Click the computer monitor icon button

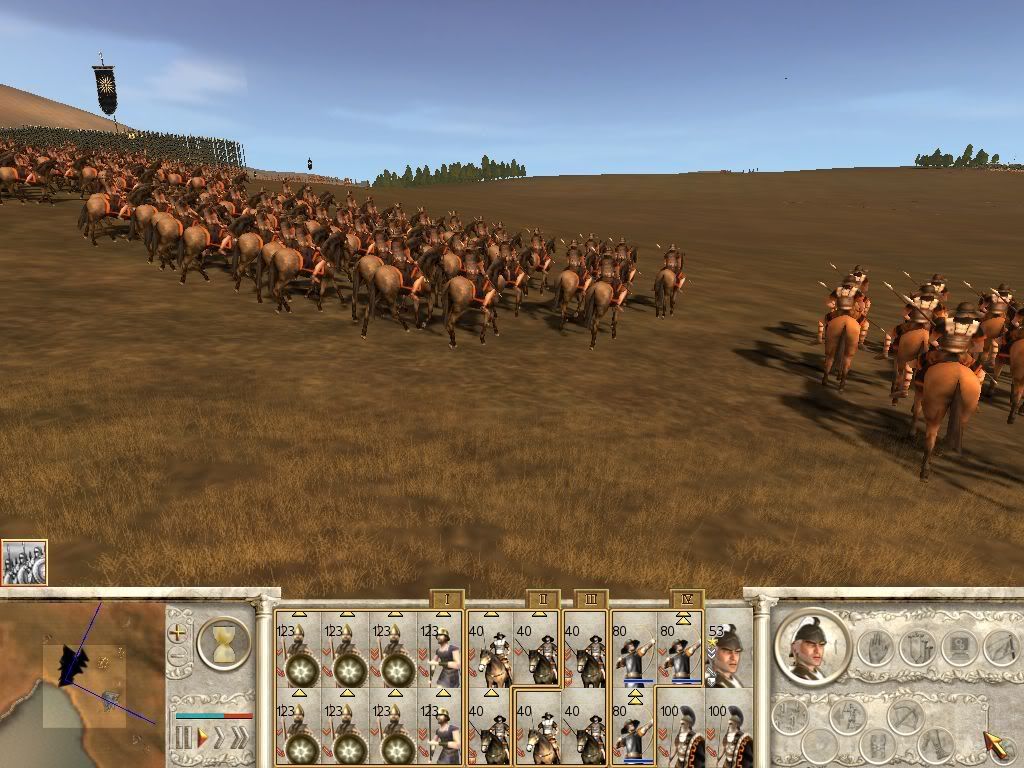pos(960,649)
